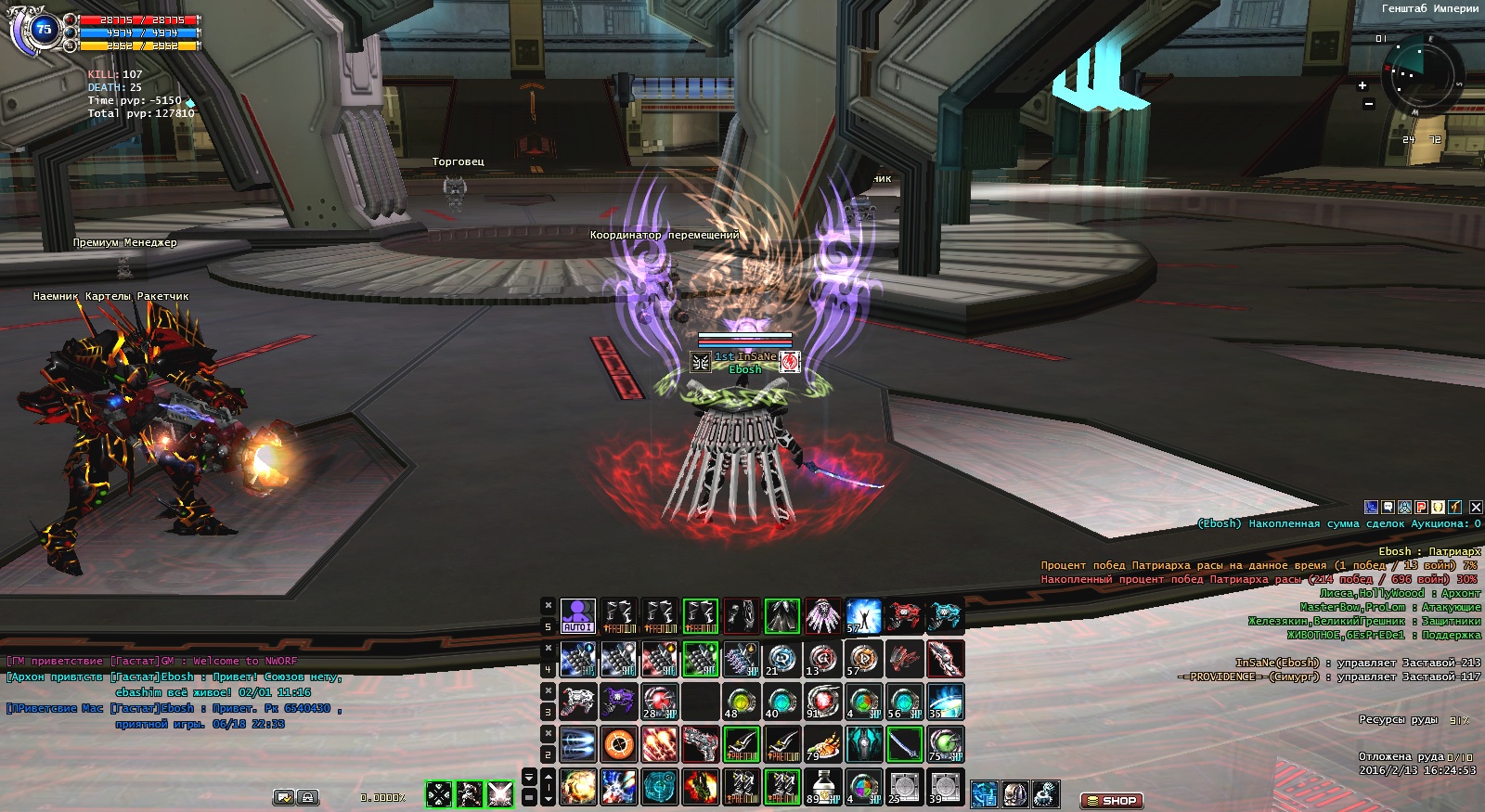
Task: Select the blue curved sword slot
Action: pyautogui.click(x=904, y=744)
